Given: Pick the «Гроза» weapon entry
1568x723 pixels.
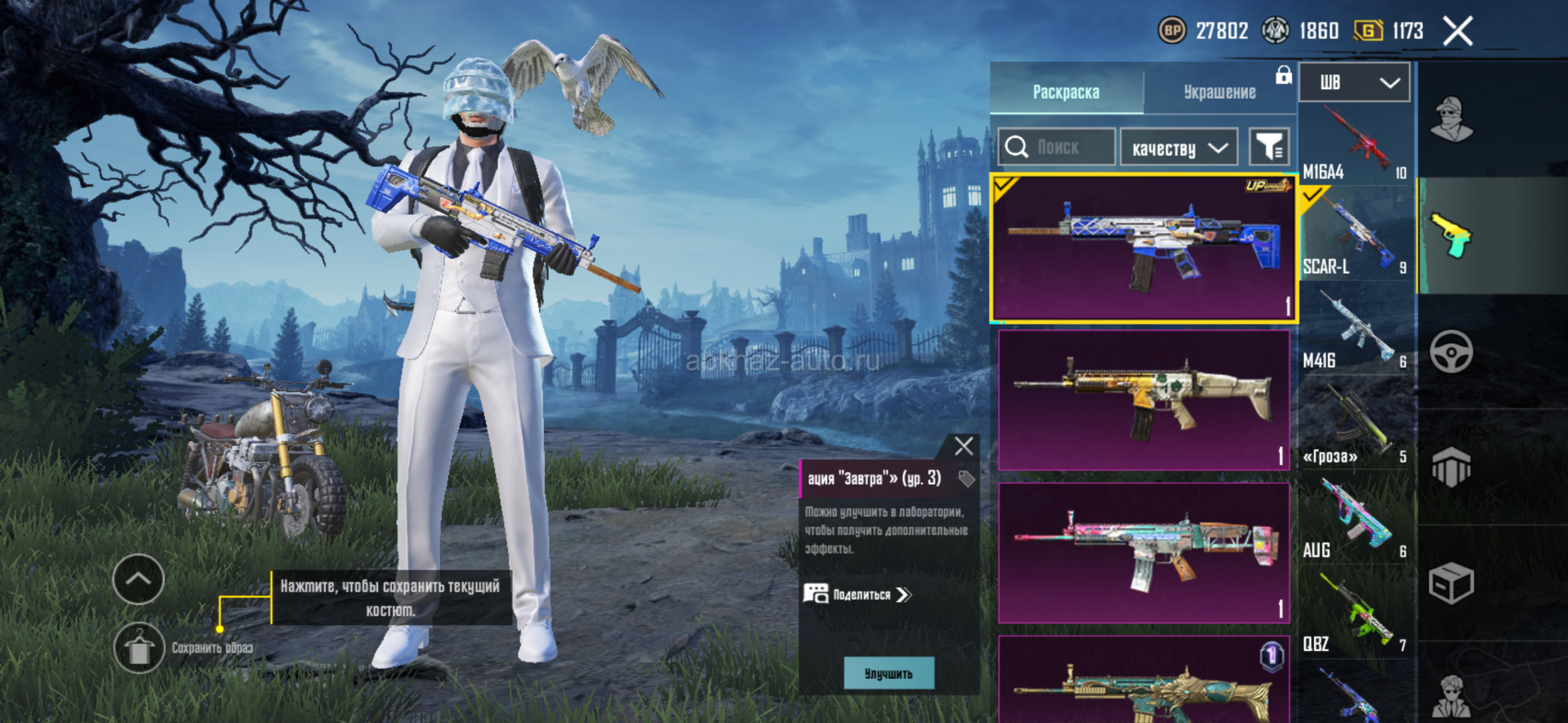Looking at the screenshot, I should point(1355,423).
